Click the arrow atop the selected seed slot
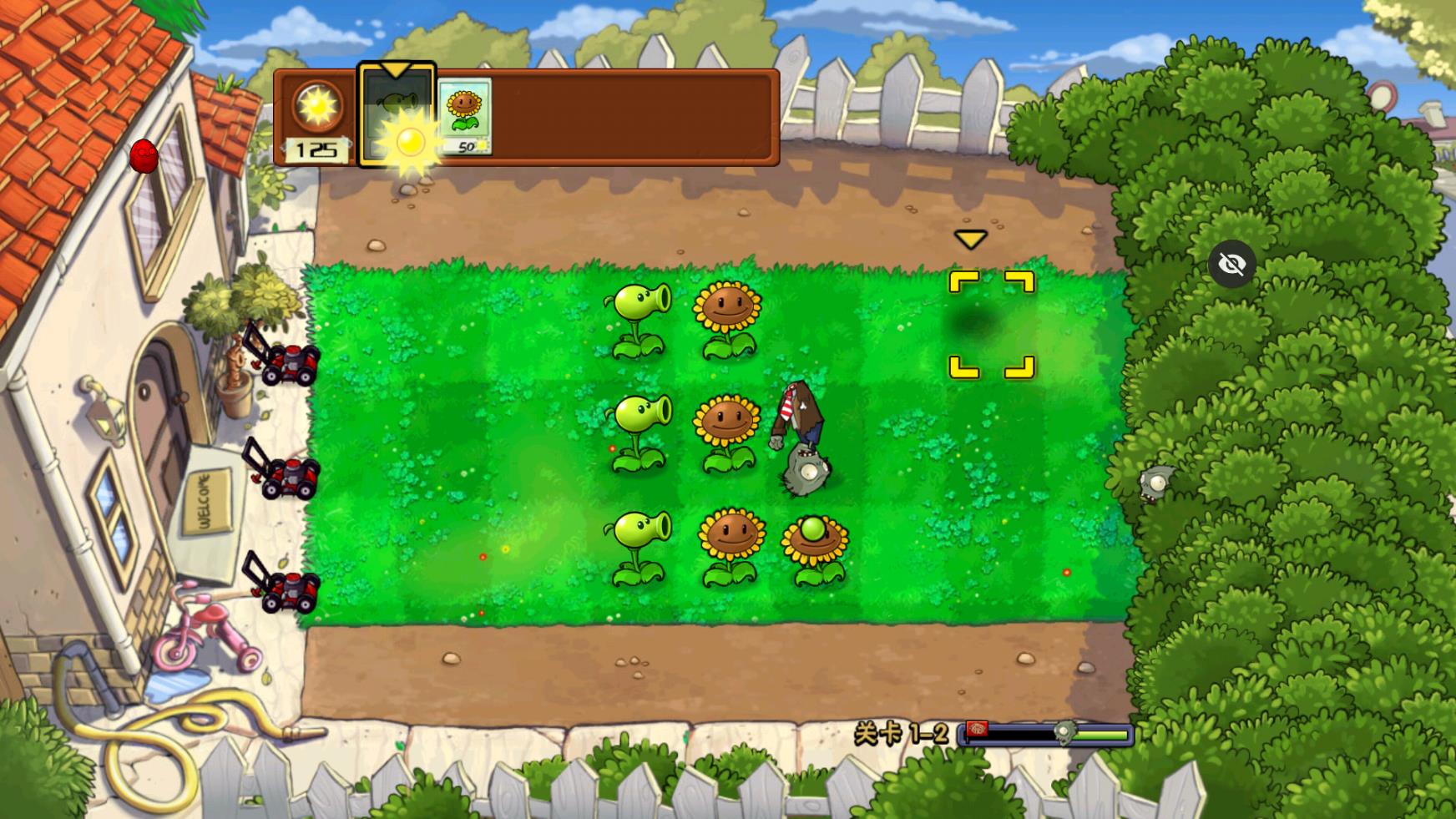 (397, 68)
